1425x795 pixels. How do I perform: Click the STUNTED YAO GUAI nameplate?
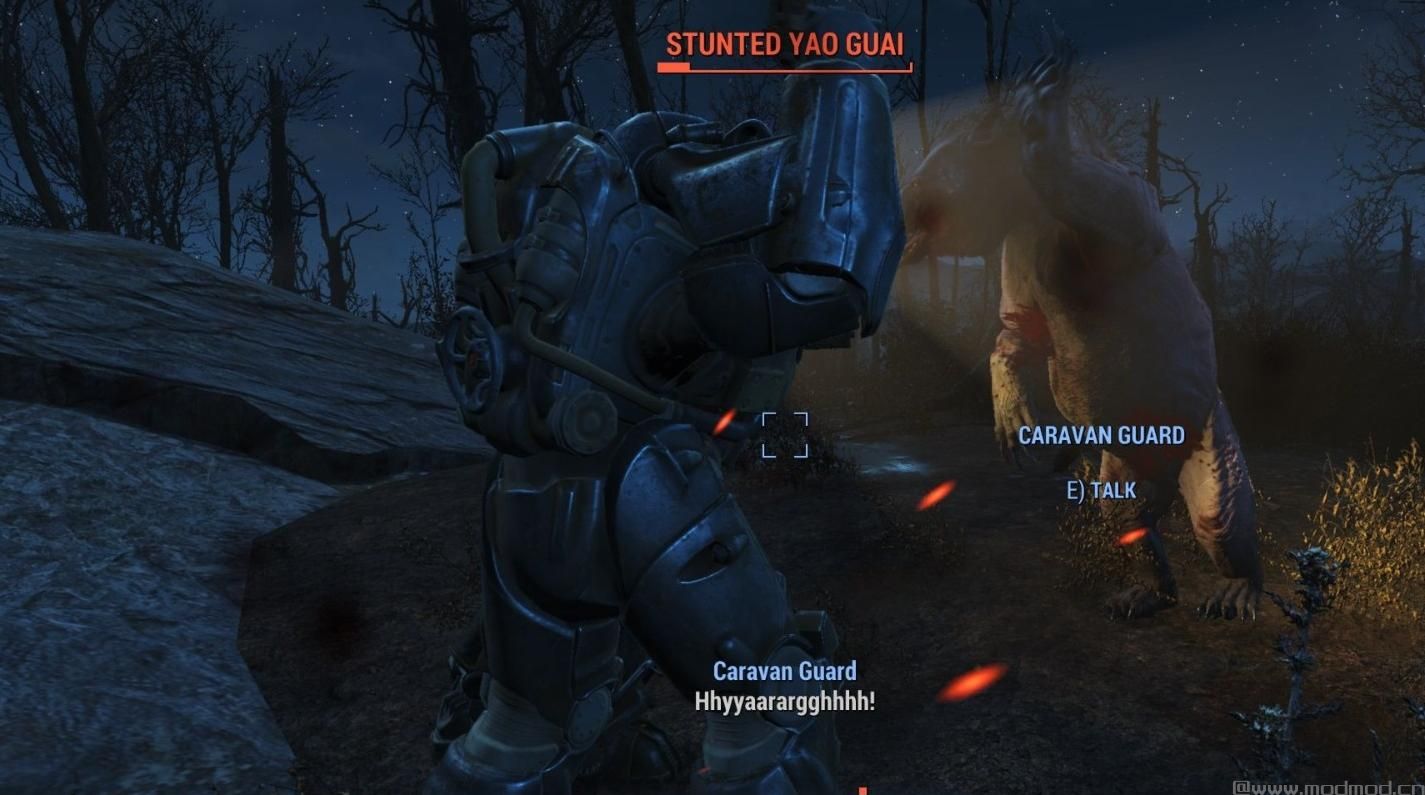coord(786,44)
